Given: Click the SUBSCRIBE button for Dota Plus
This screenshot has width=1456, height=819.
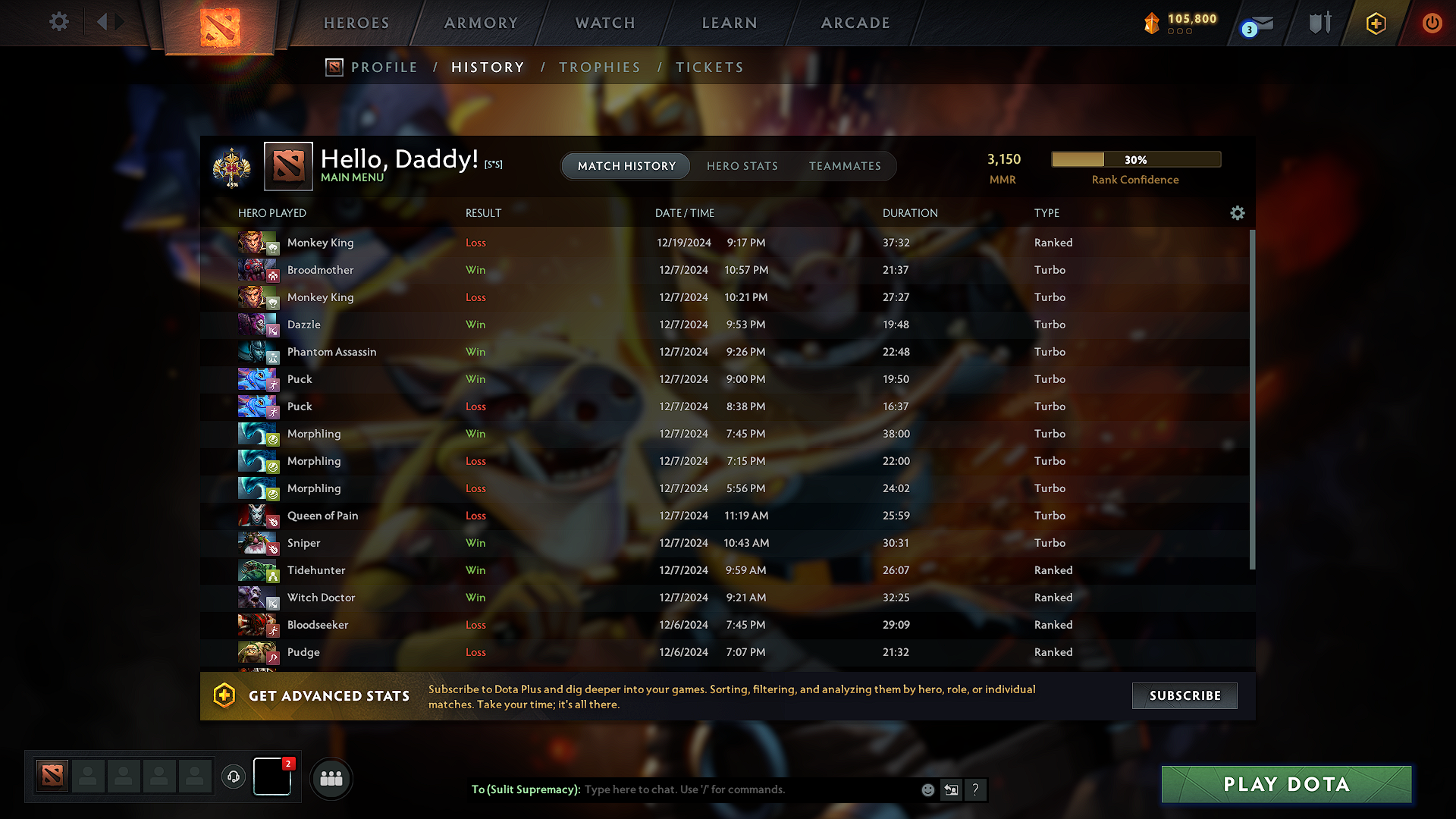Looking at the screenshot, I should [x=1184, y=695].
